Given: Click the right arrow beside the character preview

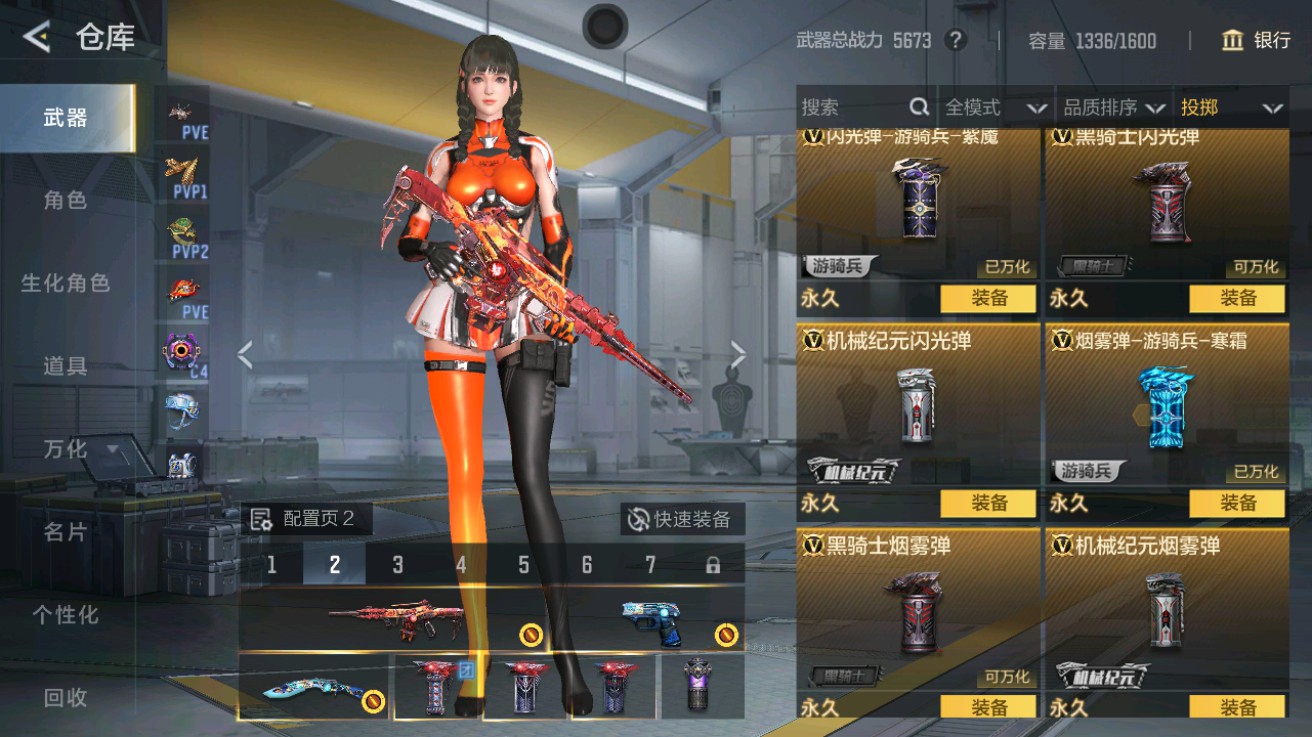Looking at the screenshot, I should (737, 355).
